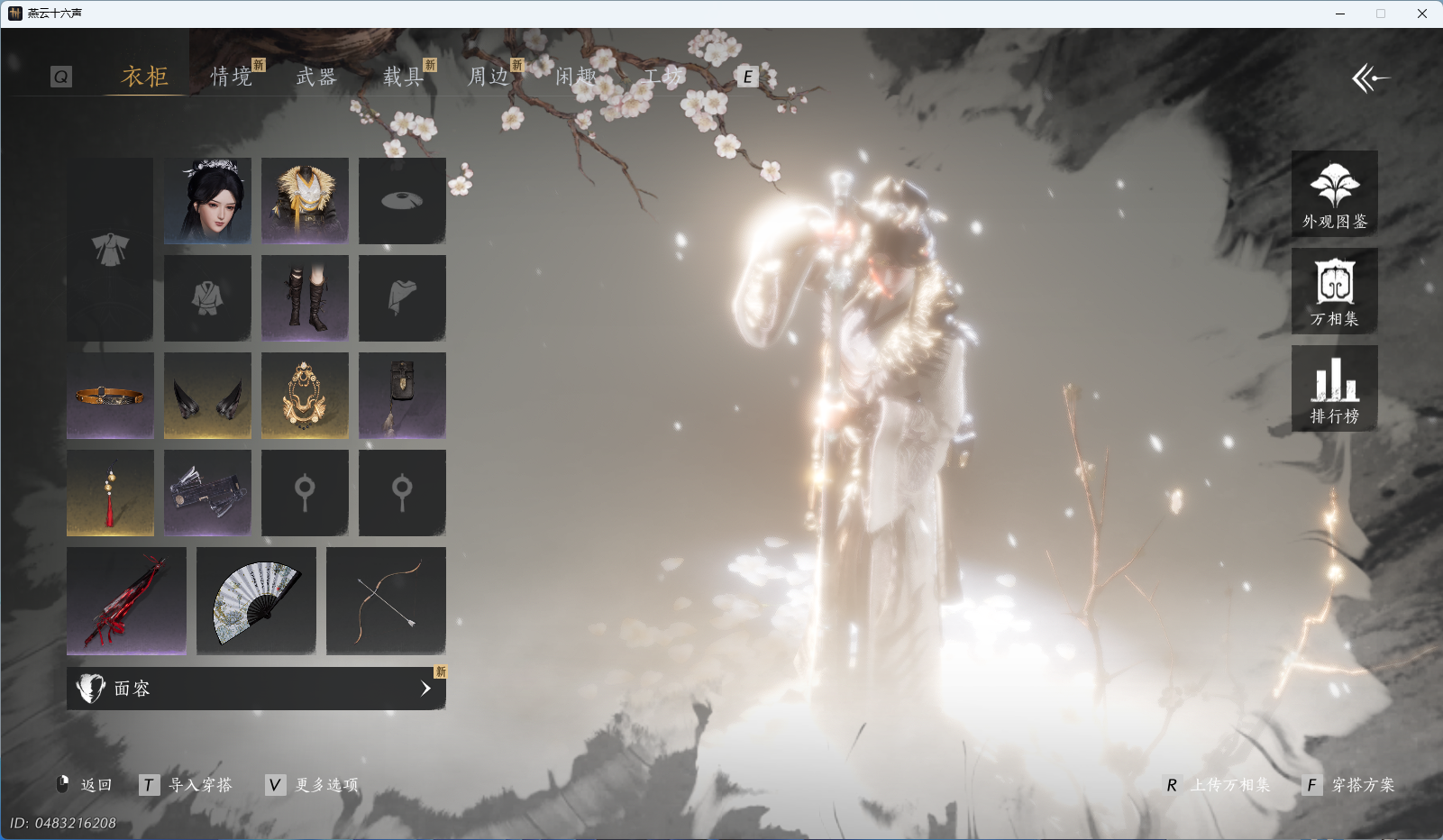Close the game window

point(1421,14)
